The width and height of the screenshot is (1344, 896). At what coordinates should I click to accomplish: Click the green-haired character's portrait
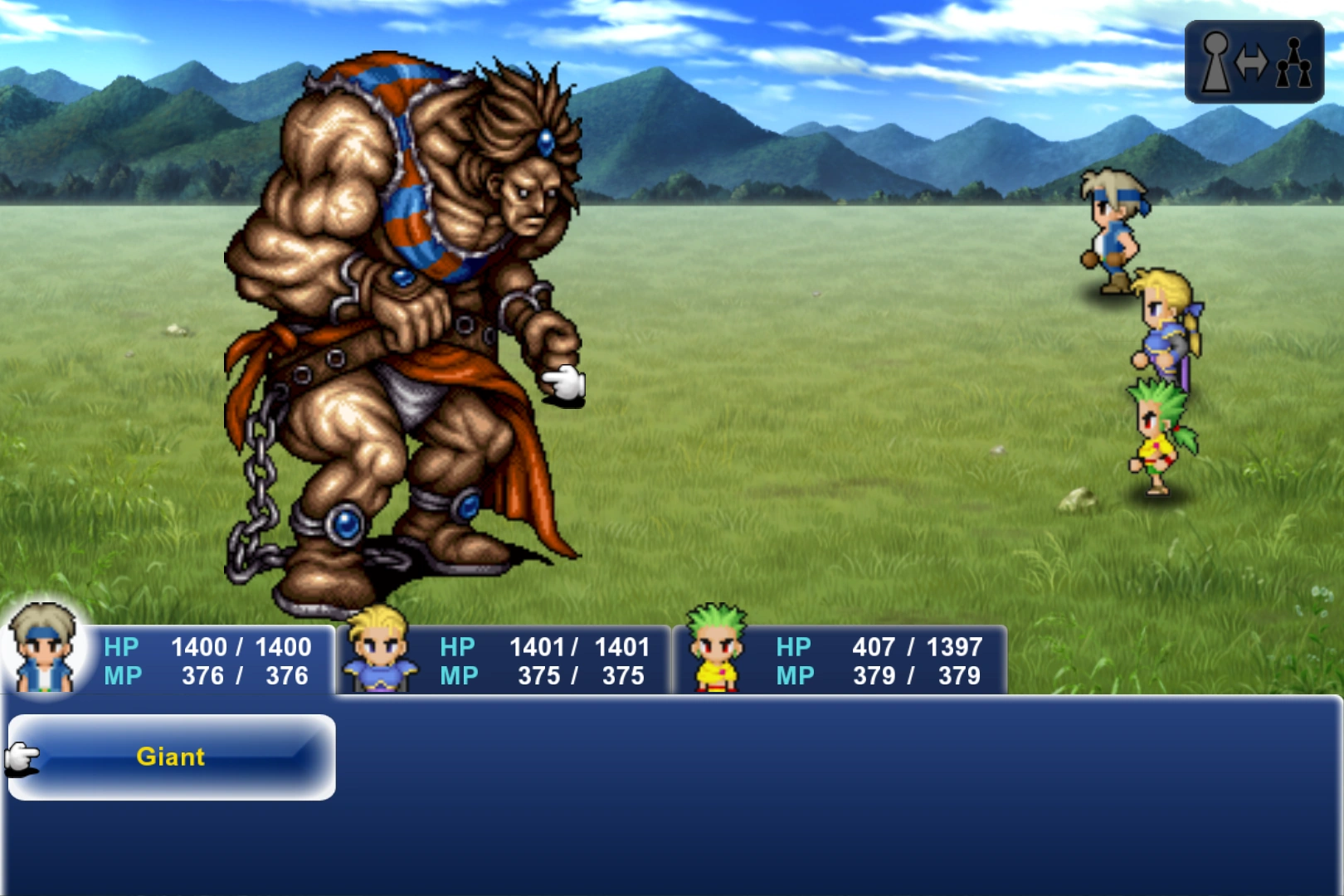tap(718, 653)
